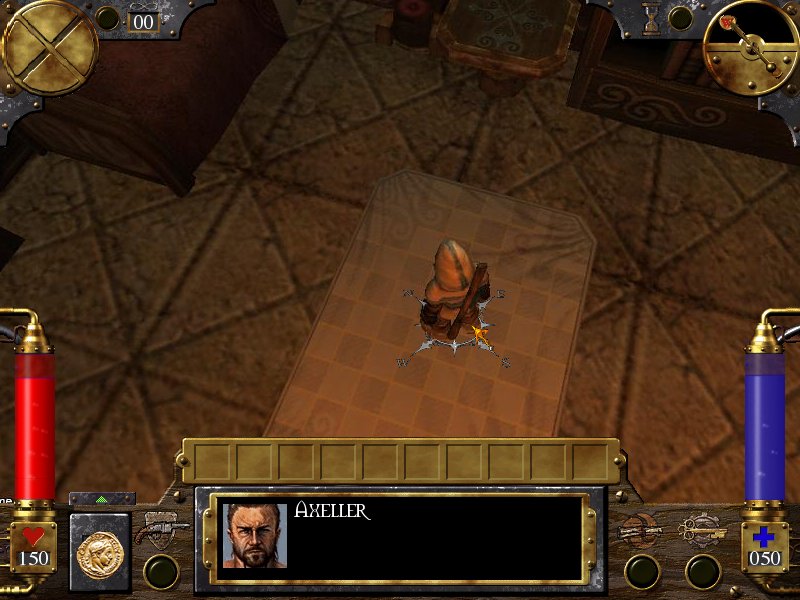Click Axeller's character portrait
Screen dimensions: 800x600
click(255, 536)
